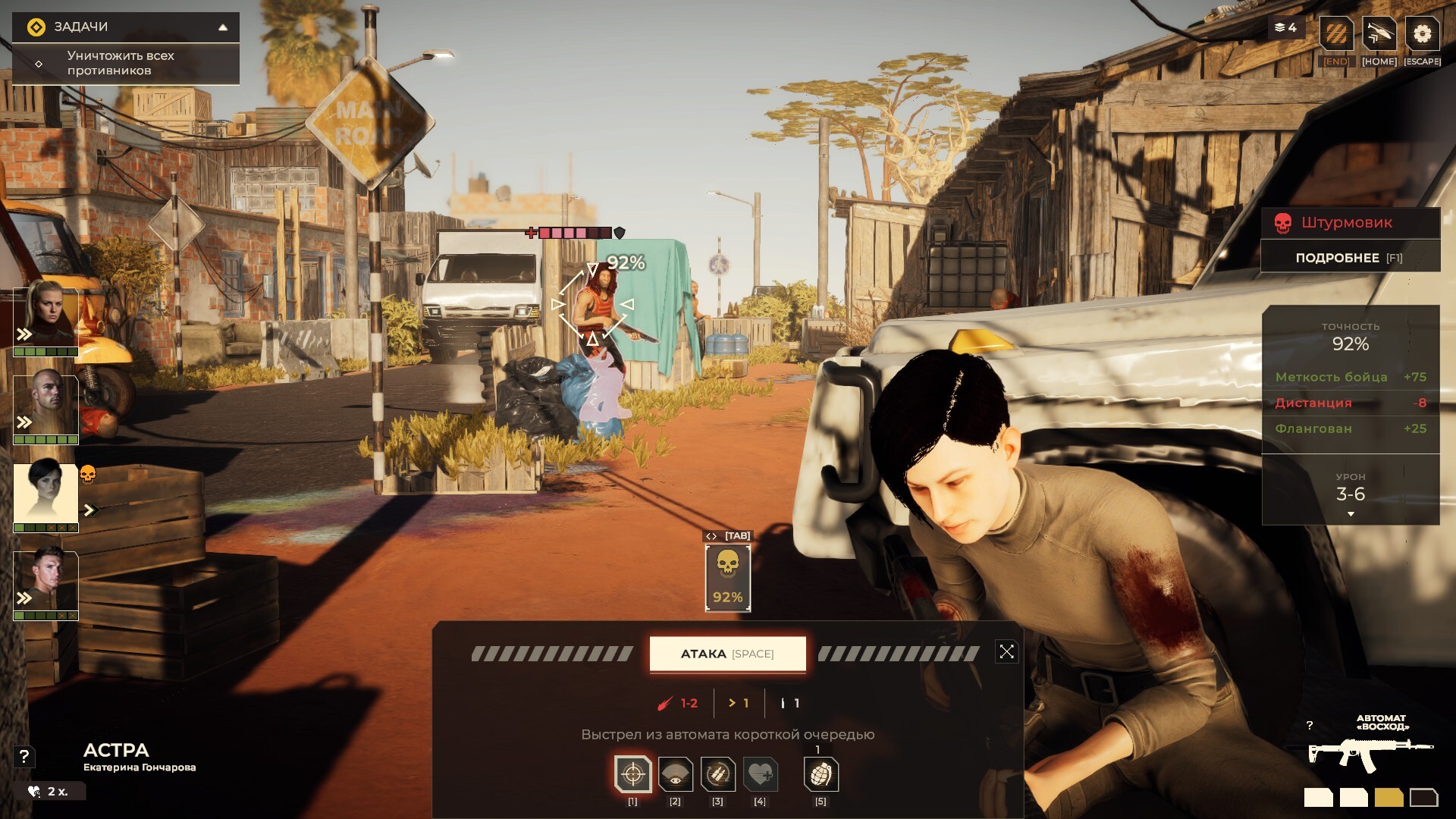Screen dimensions: 1456x819
Task: Confirm the ATAKA attack button
Action: pos(727,654)
